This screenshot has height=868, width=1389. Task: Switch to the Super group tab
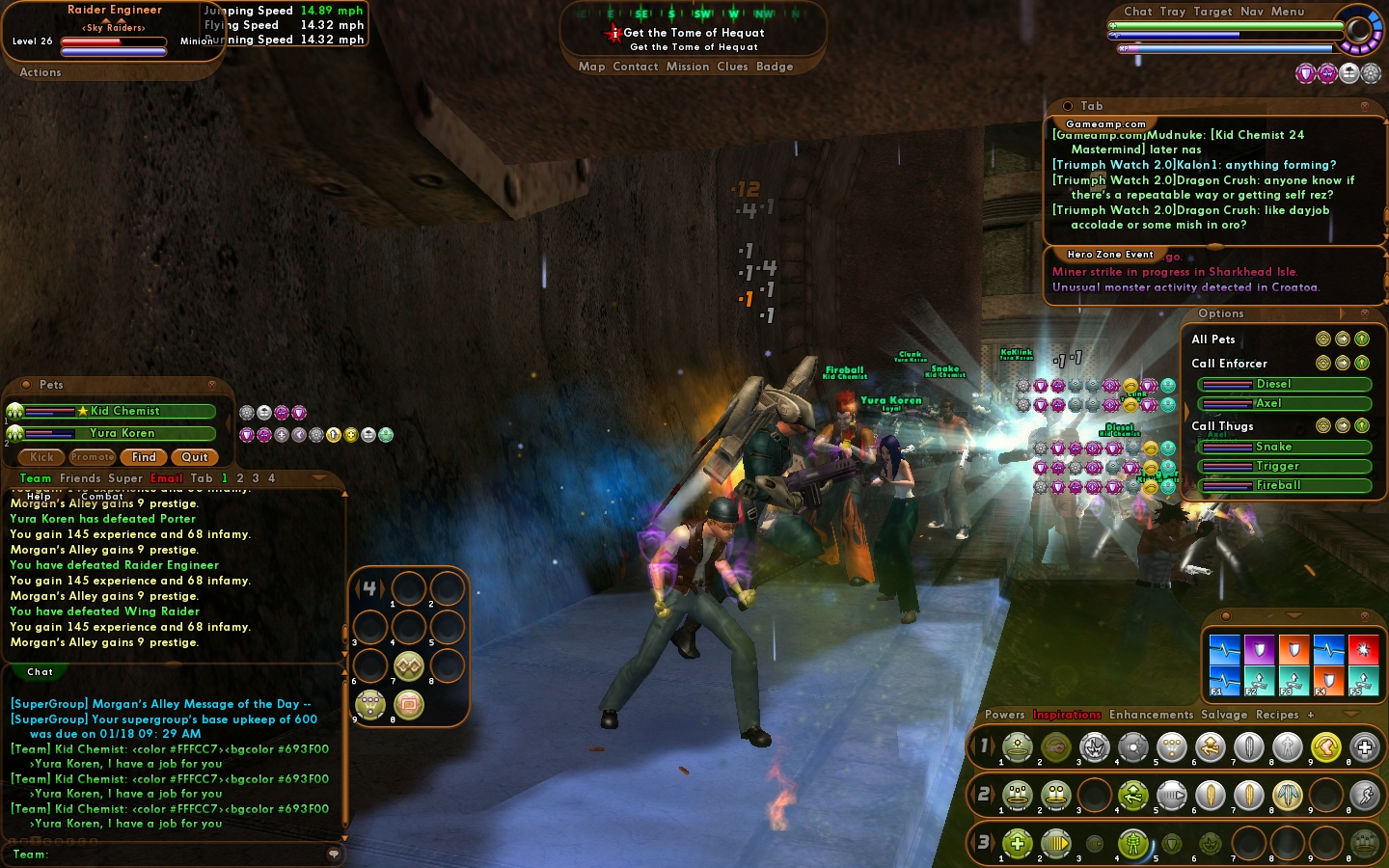tap(125, 478)
